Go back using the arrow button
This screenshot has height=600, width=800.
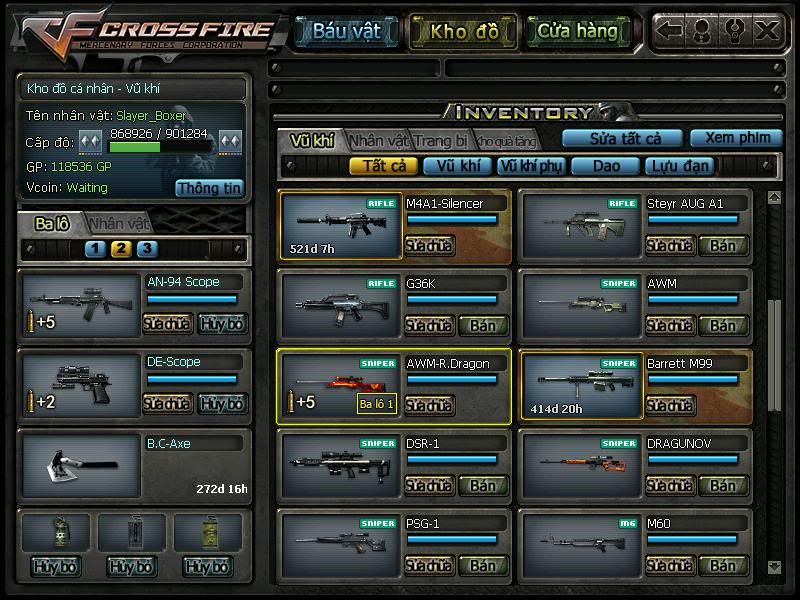(x=670, y=30)
